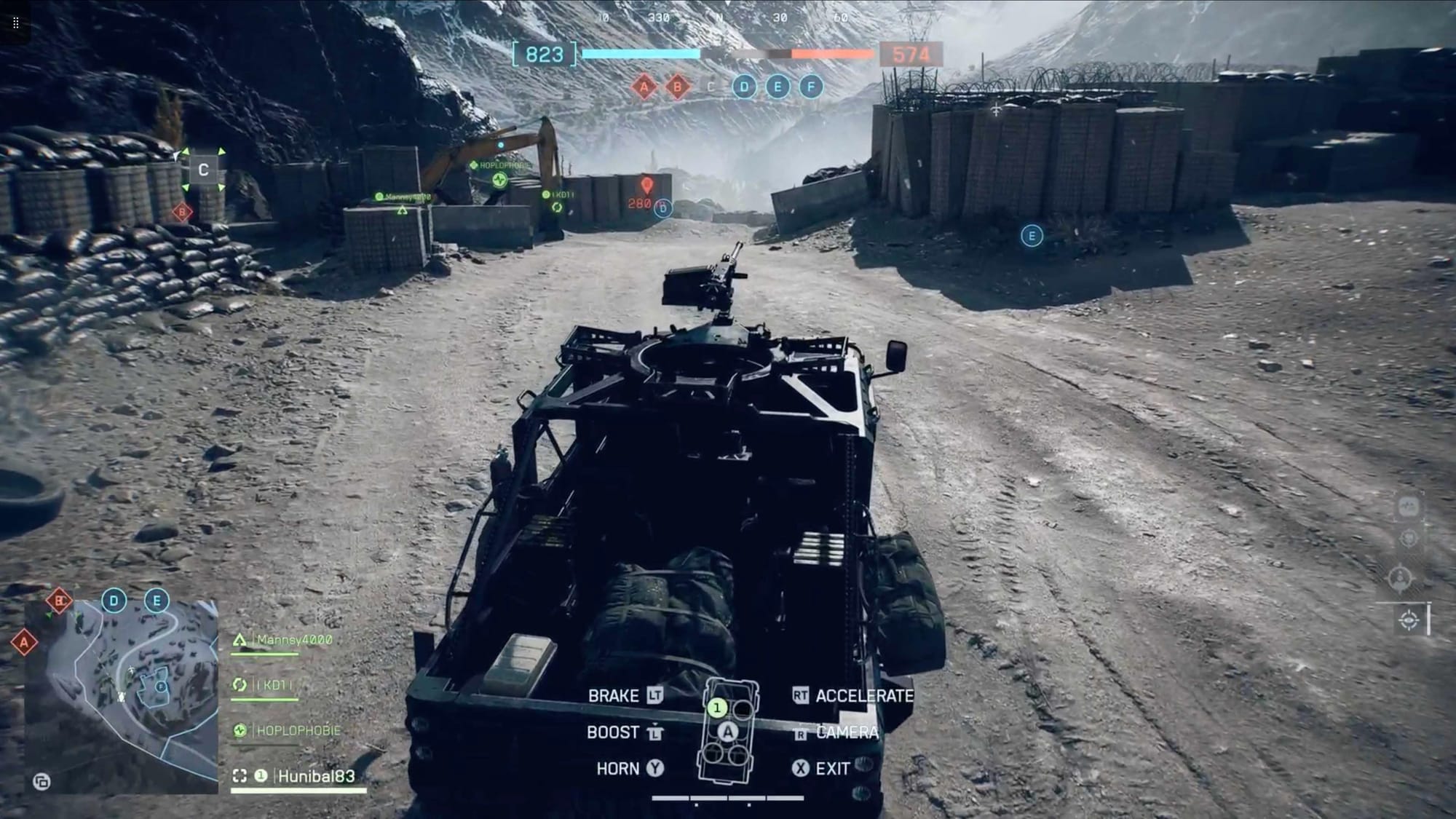Select squadmate HOPLOPHOBIE in squad list
The height and width of the screenshot is (819, 1456).
[x=297, y=730]
